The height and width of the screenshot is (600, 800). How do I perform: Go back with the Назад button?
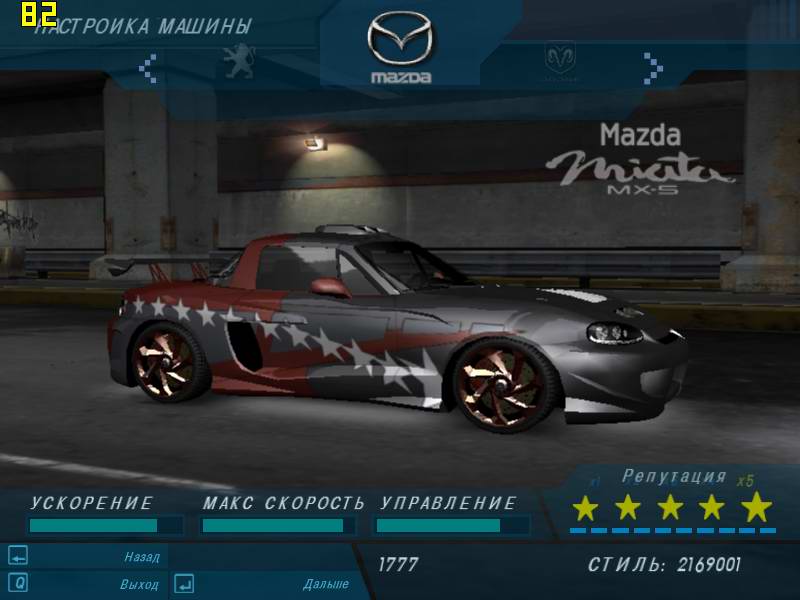tap(141, 556)
